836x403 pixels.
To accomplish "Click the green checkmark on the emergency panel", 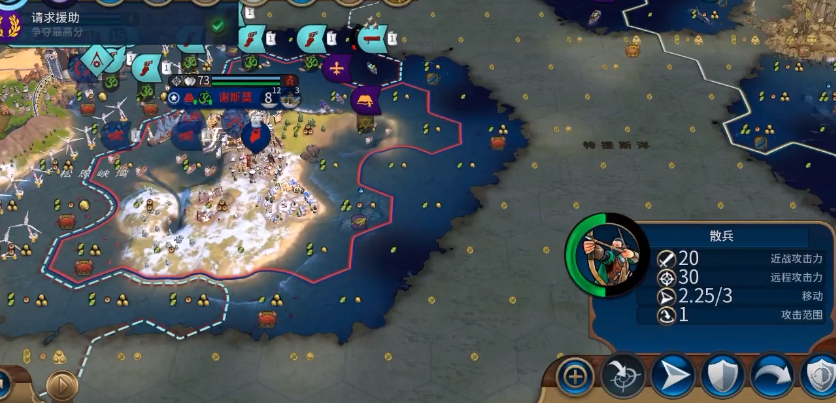I will point(218,25).
